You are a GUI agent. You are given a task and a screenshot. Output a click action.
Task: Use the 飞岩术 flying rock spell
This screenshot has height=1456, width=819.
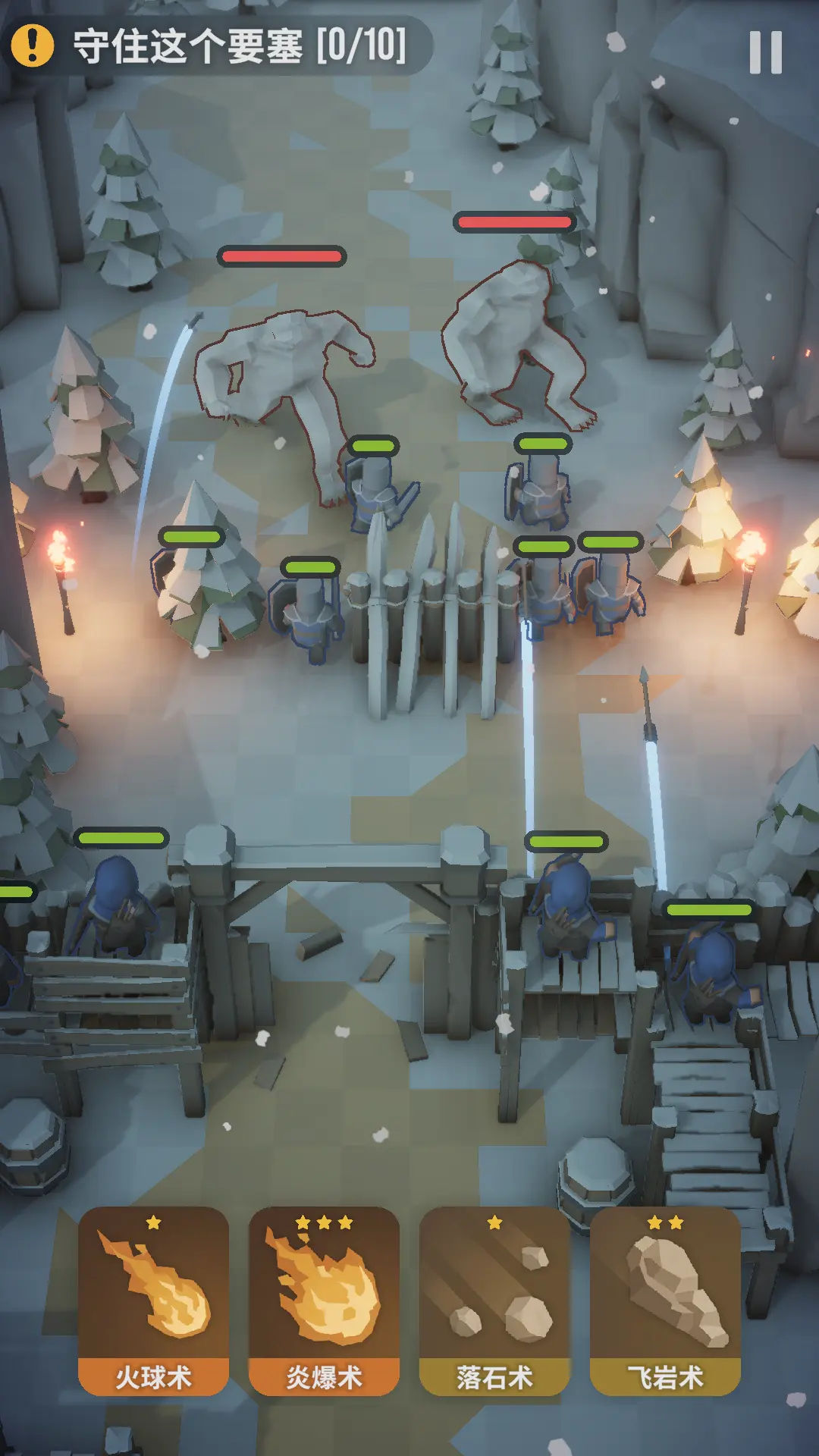[x=665, y=1300]
